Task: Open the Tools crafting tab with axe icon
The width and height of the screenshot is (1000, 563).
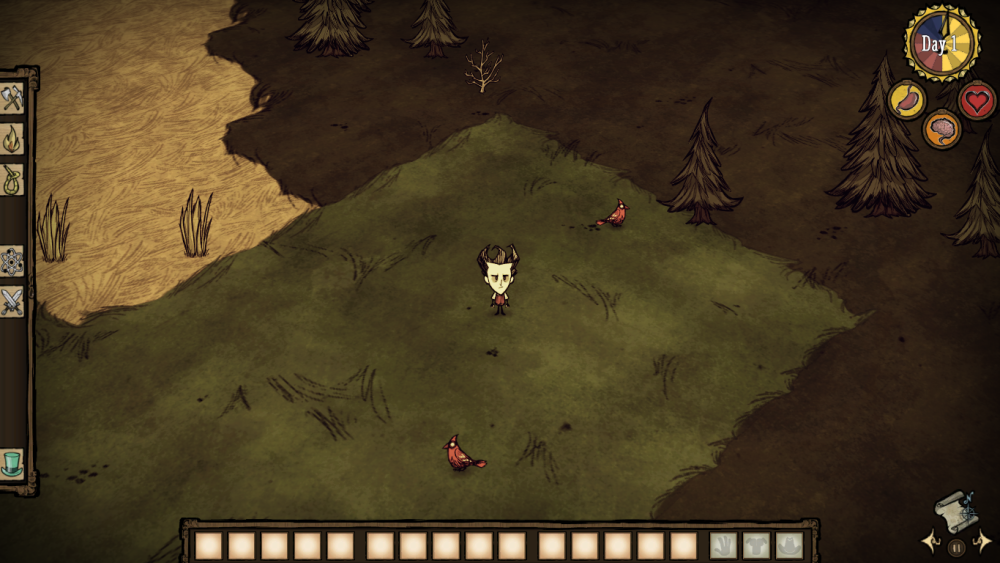Action: (12, 98)
